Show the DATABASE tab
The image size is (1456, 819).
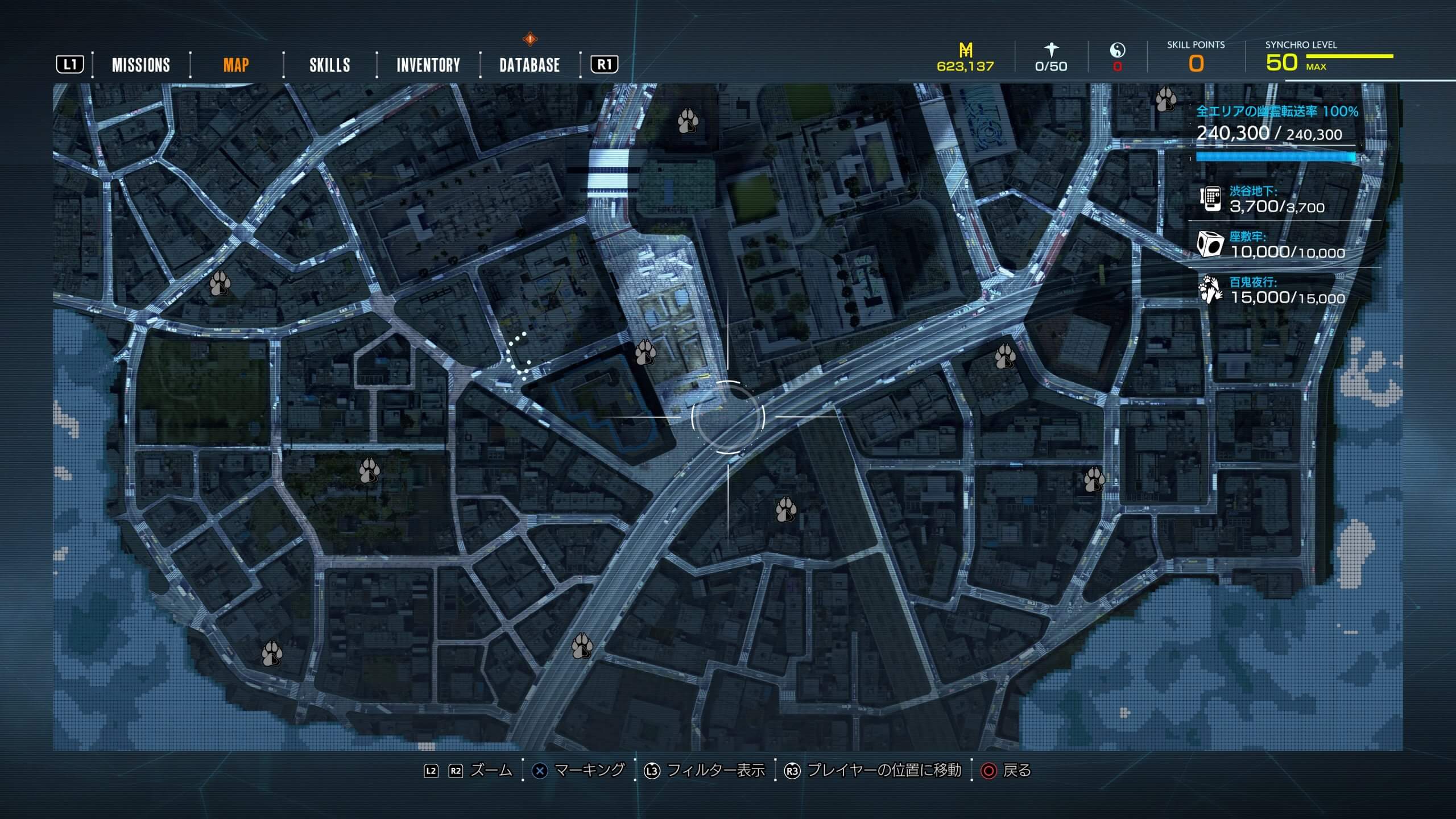click(529, 65)
